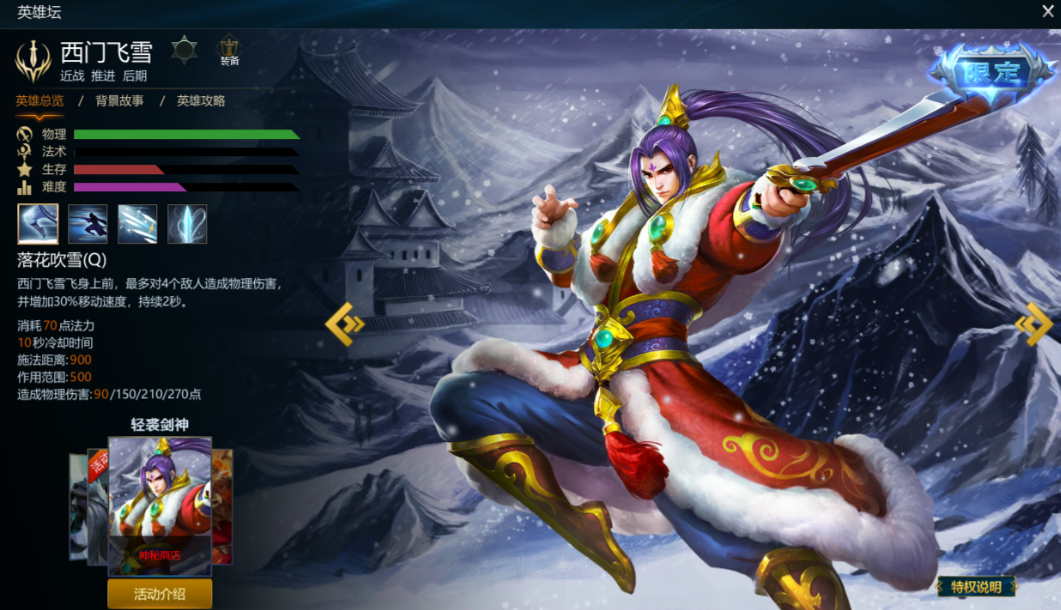Show the dashing swordsman skill
The height and width of the screenshot is (610, 1061).
tap(88, 224)
